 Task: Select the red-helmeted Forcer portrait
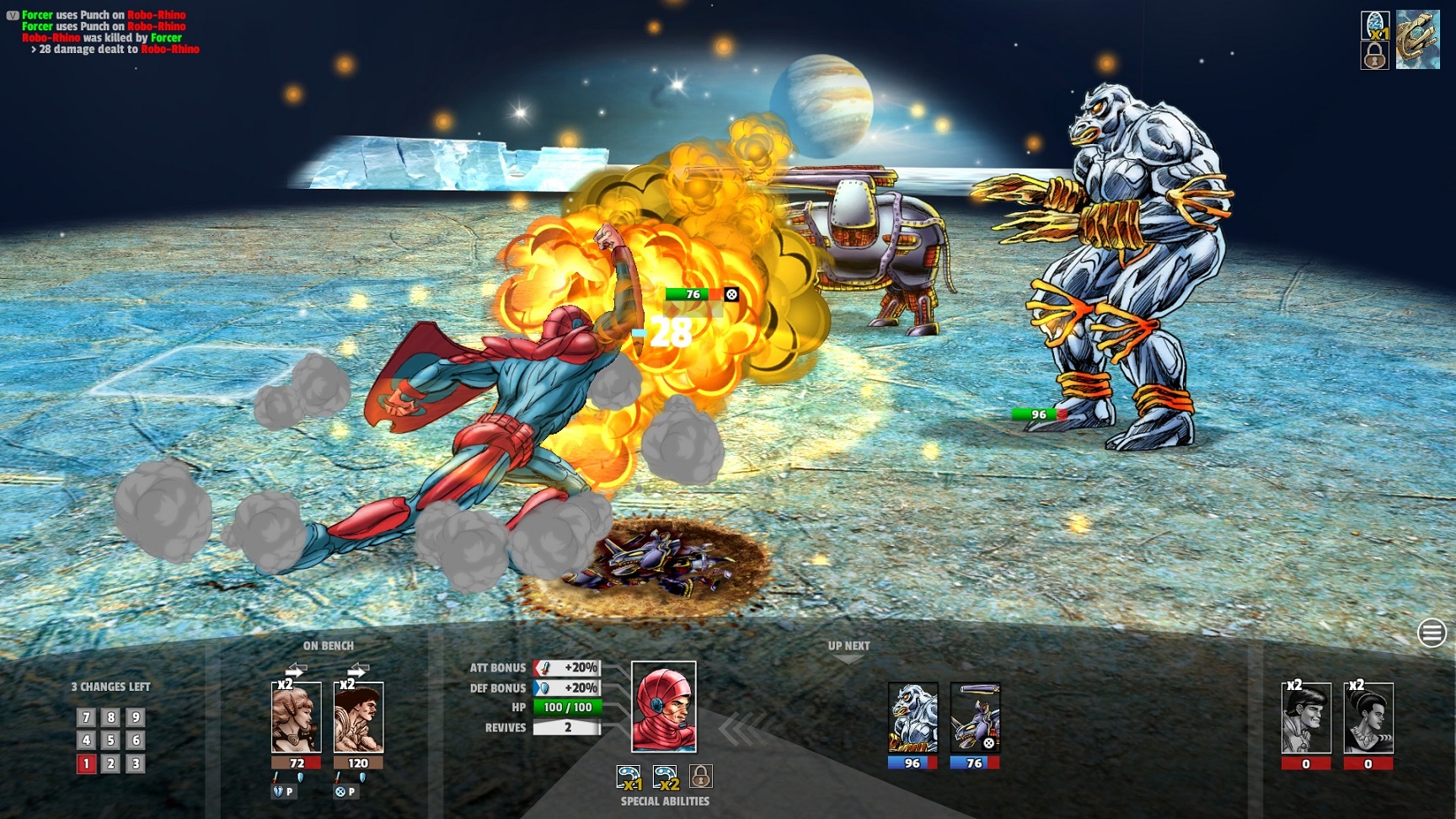664,707
